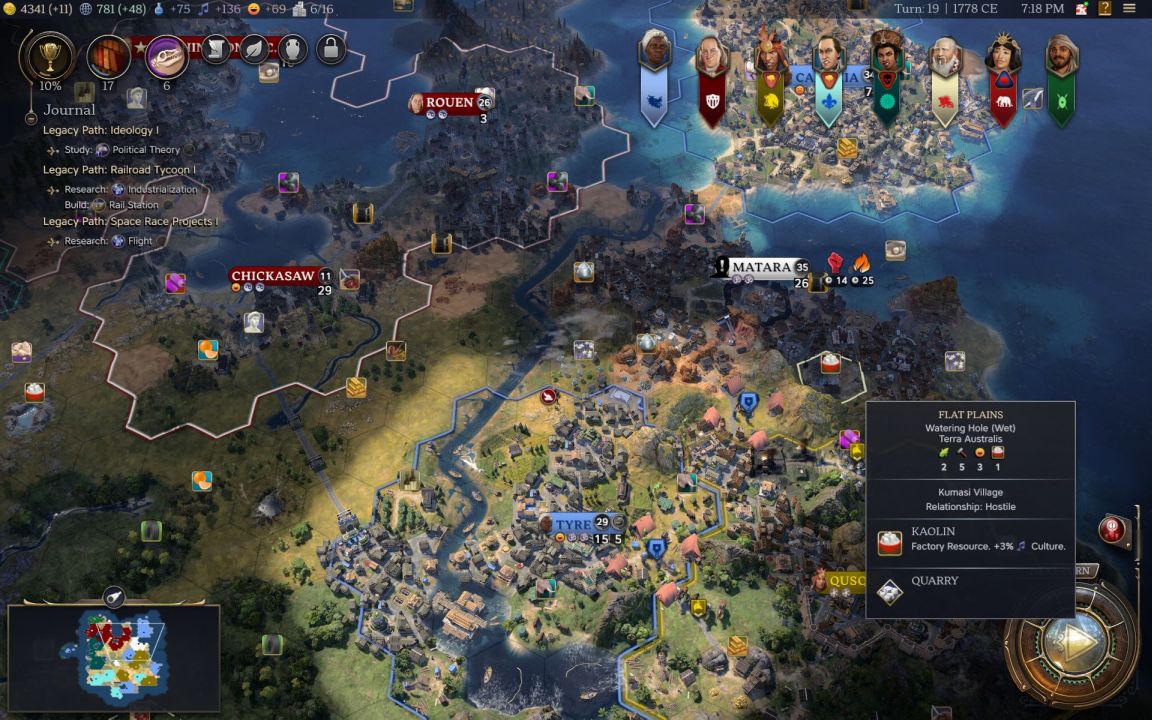The height and width of the screenshot is (720, 1152).
Task: Select Legacy Path: Railroad Tycoon I entry
Action: [119, 170]
